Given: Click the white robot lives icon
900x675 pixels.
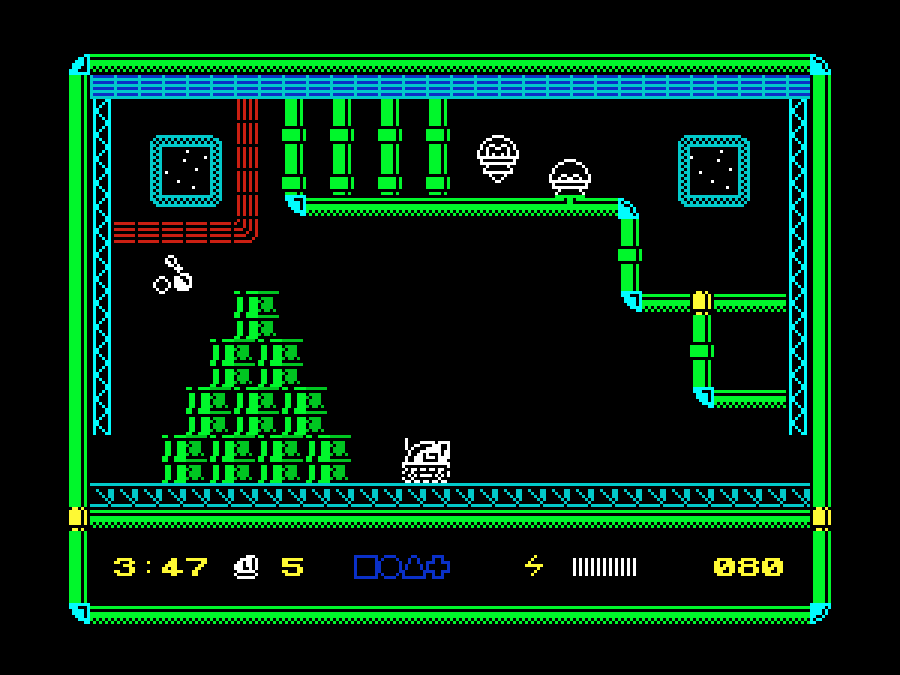Looking at the screenshot, I should 245,567.
